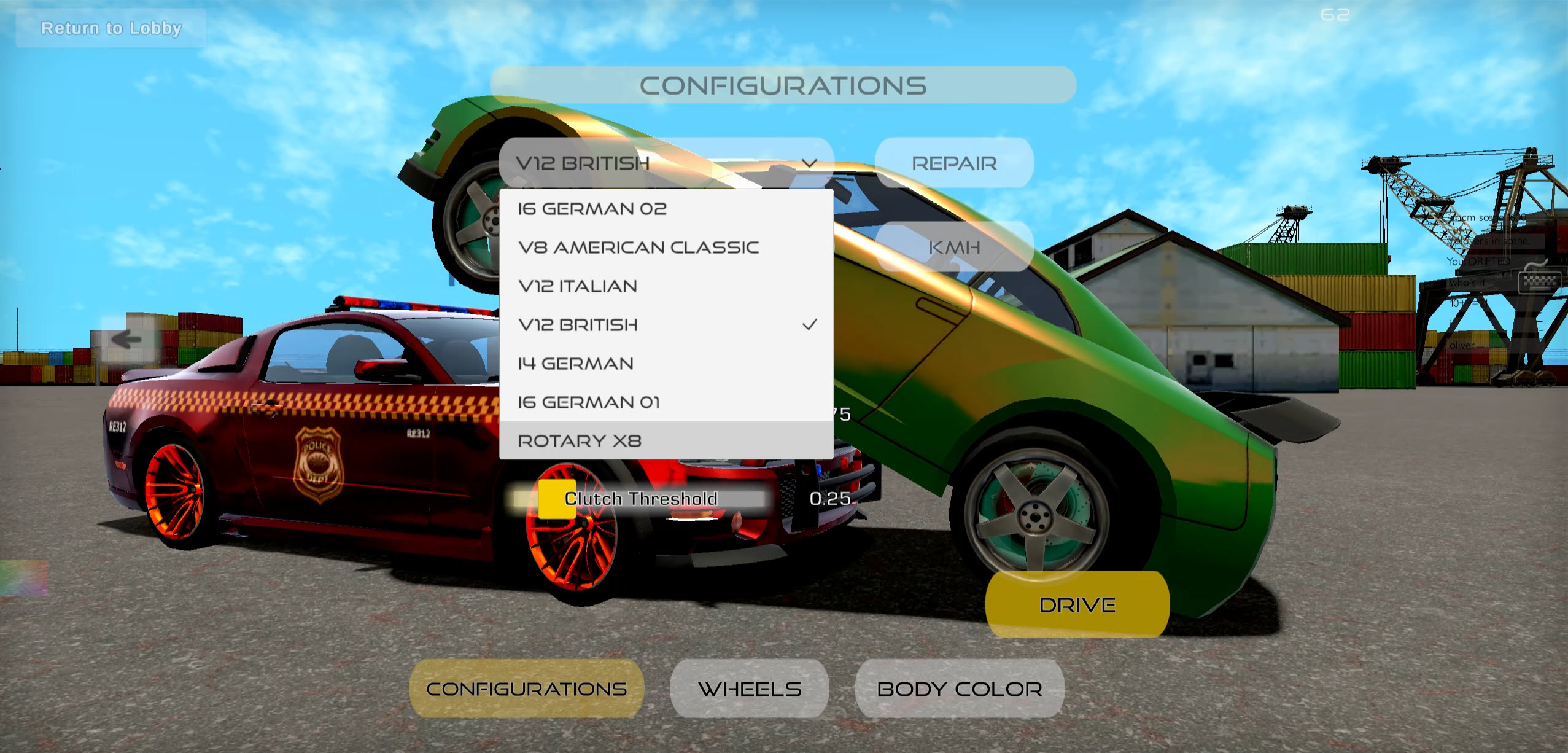Screen dimensions: 1568x753
Task: Select I6 GERMAN 01 engine
Action: pos(589,401)
